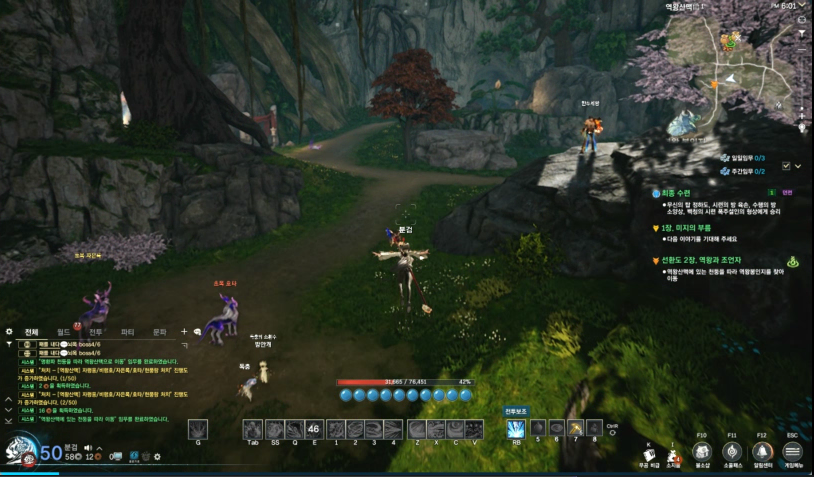
Task: Open the 알림센터 notification center
Action: point(761,453)
